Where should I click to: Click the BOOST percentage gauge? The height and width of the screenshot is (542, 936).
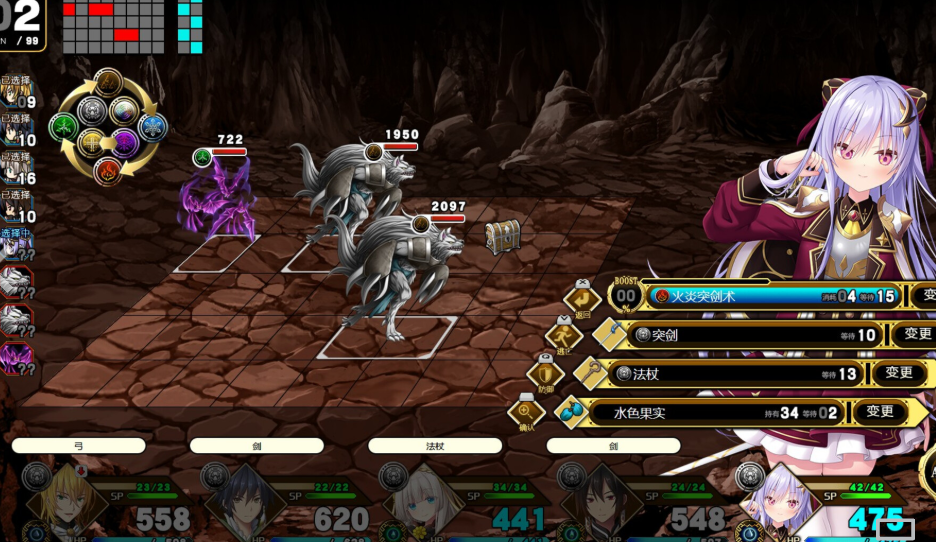click(626, 295)
